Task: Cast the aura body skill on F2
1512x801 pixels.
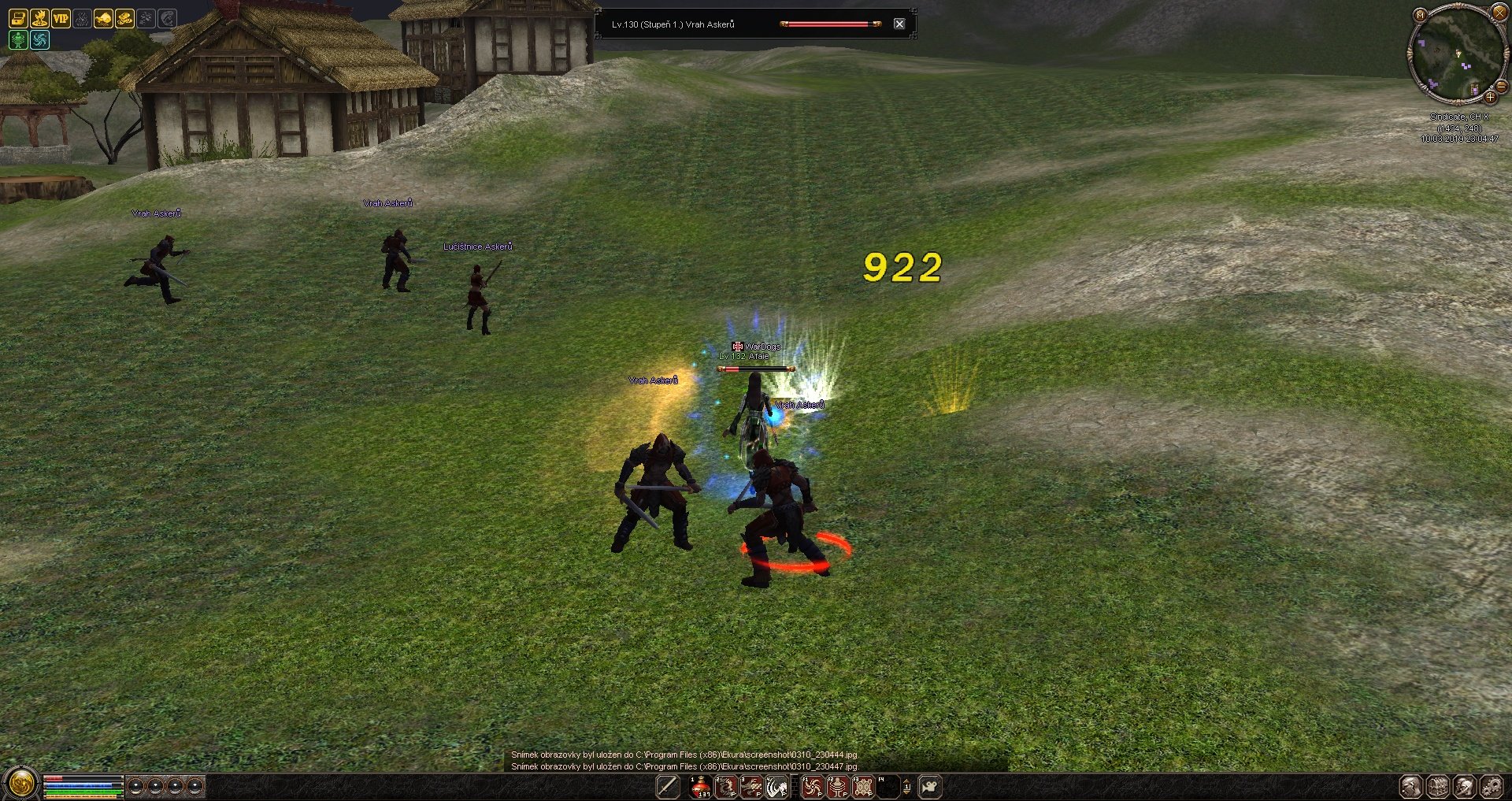Action: (838, 786)
